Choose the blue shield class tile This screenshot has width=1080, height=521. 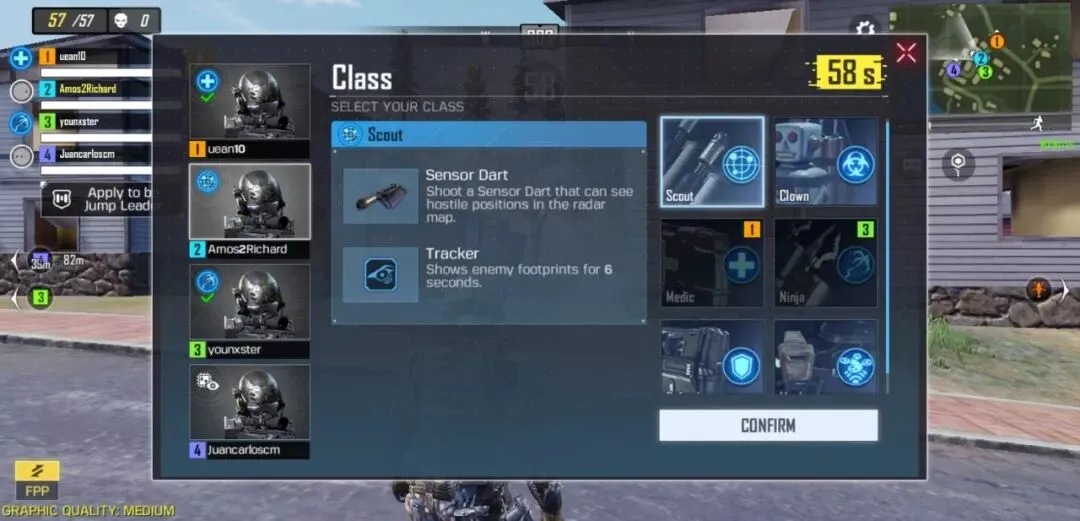coord(712,357)
